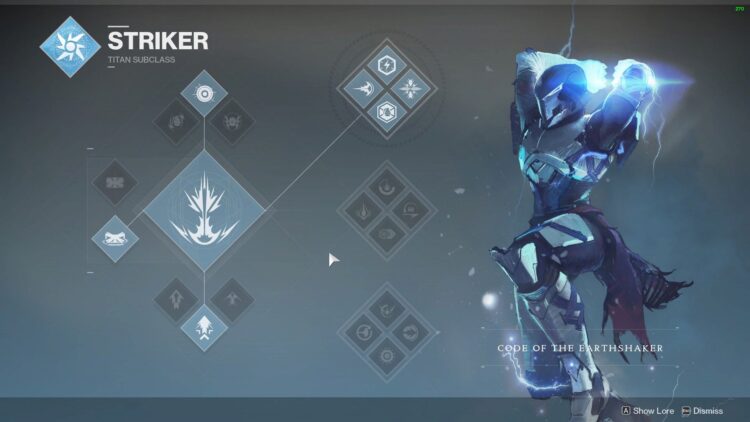Click the lightning bolt perk in Earthshaker tree
This screenshot has height=422, width=750.
tap(386, 65)
